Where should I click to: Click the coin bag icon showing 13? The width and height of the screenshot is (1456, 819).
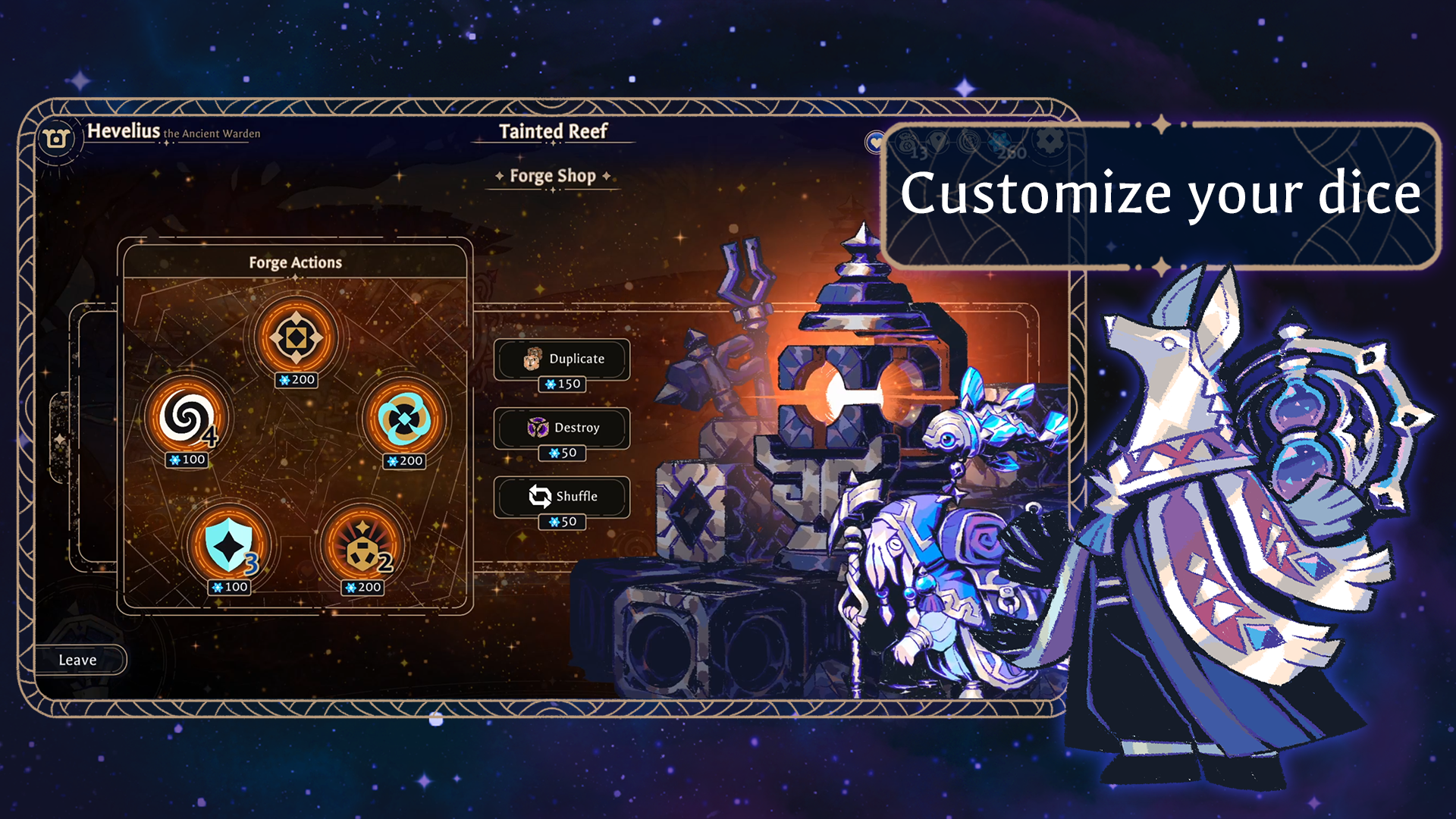coord(907,143)
